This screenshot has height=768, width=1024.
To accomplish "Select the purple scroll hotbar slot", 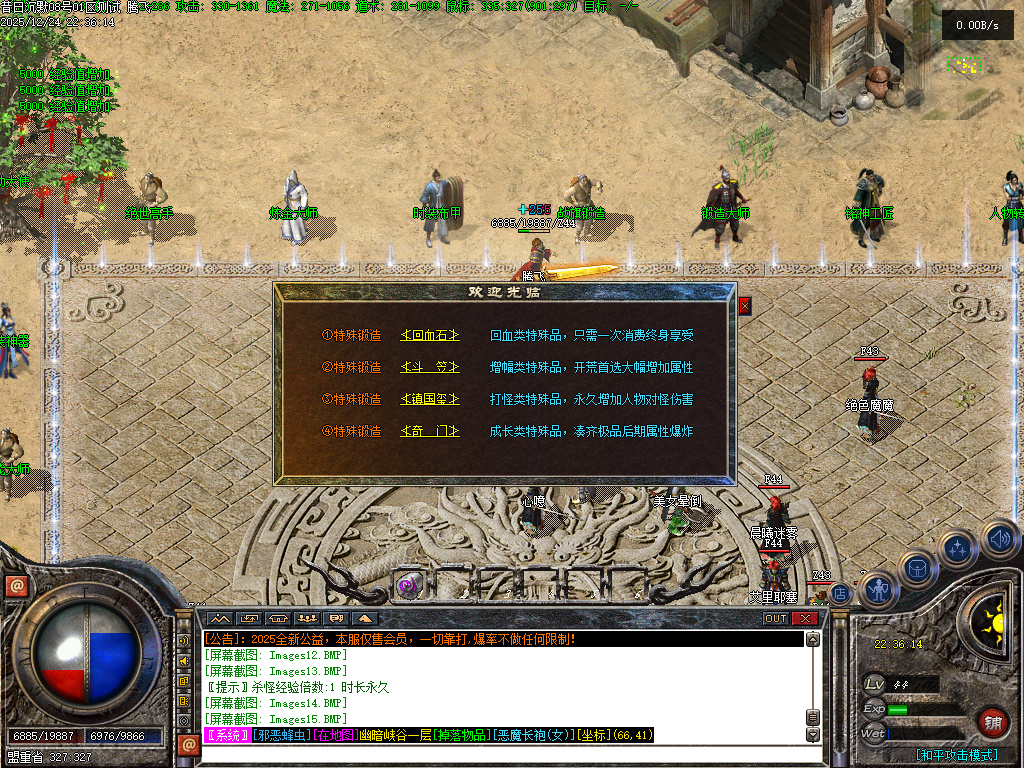I will click(407, 584).
